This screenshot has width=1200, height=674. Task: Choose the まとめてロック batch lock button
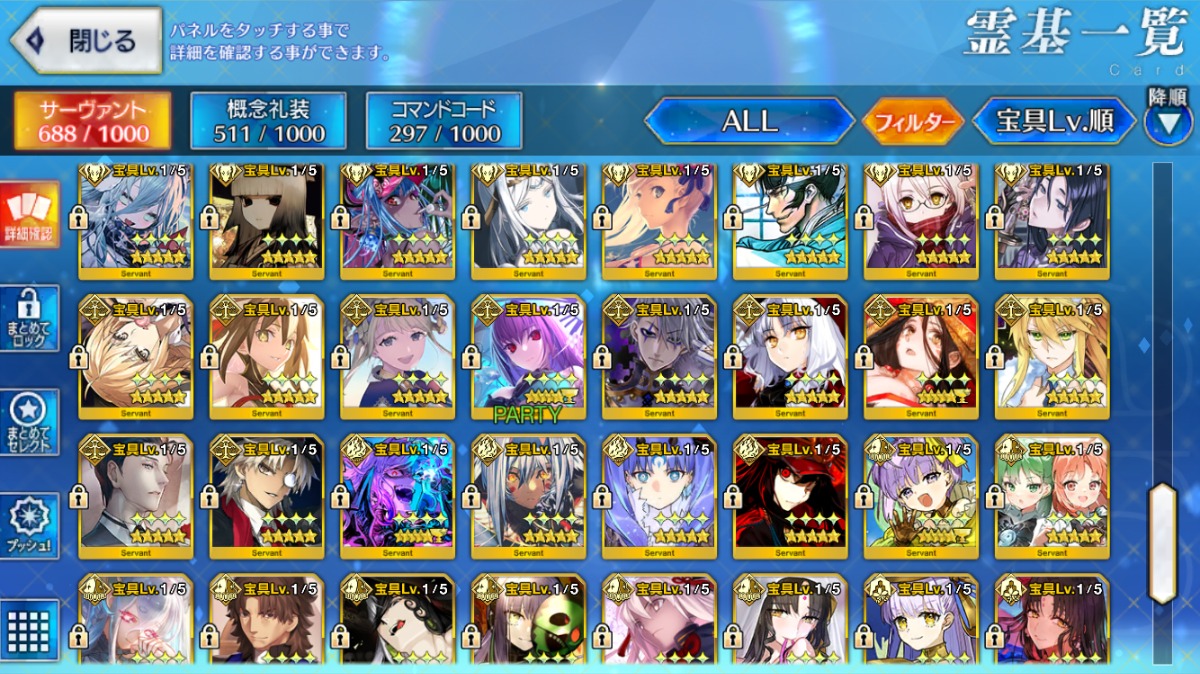tap(29, 318)
